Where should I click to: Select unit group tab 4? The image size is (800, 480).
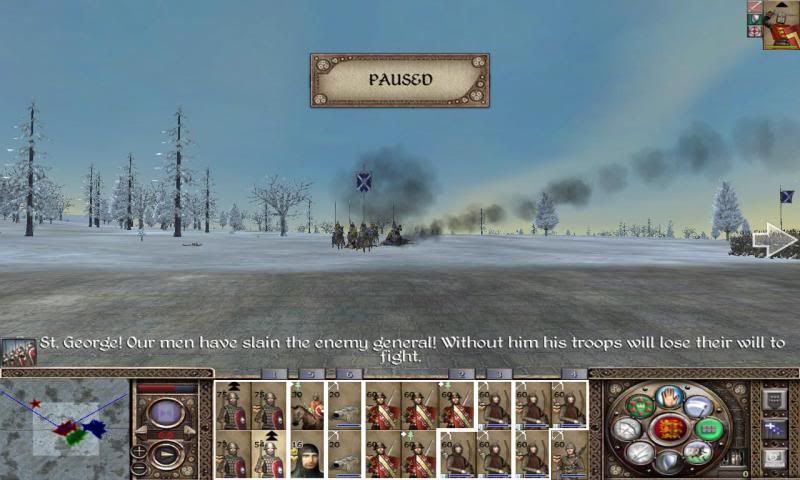572,374
